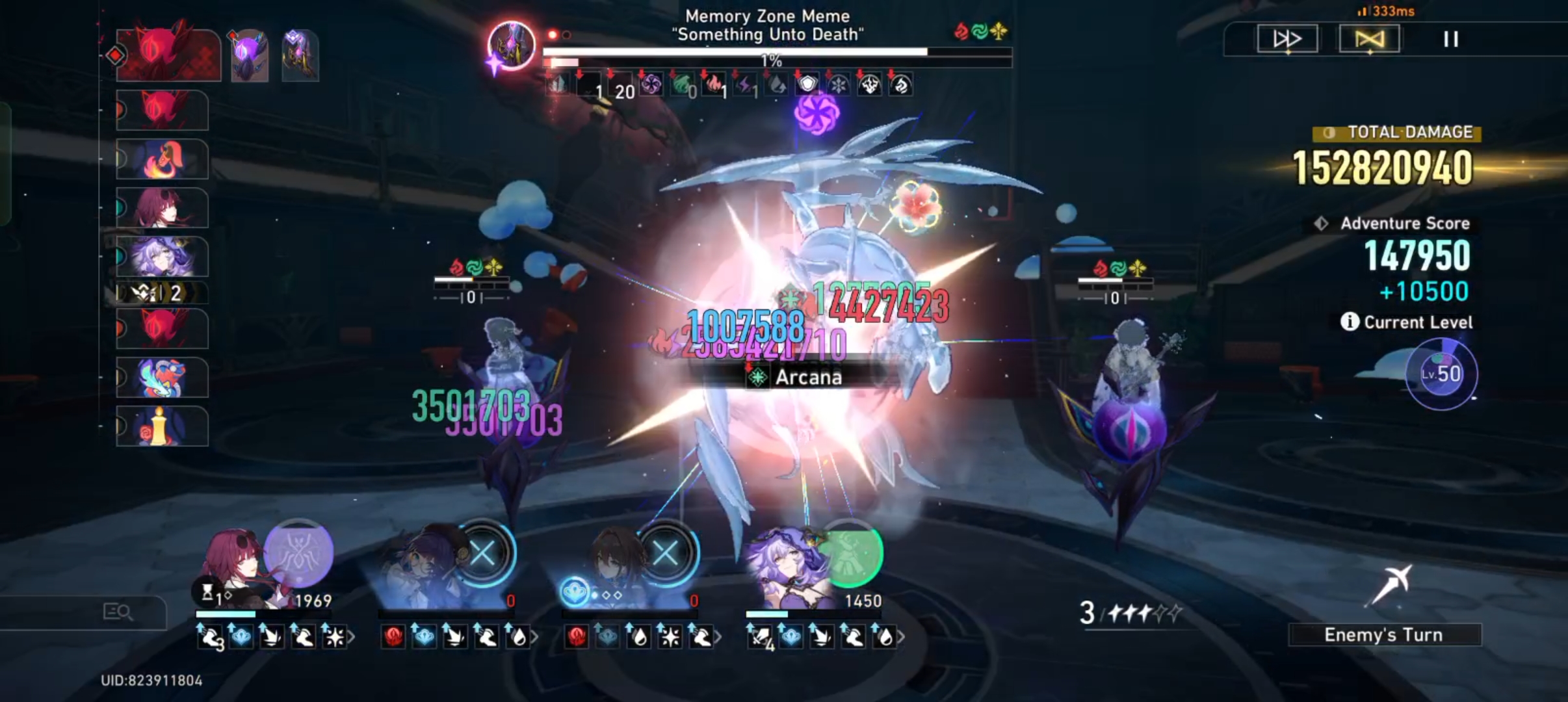
Task: Click the Arcana debuff icon on the banner
Action: (758, 377)
